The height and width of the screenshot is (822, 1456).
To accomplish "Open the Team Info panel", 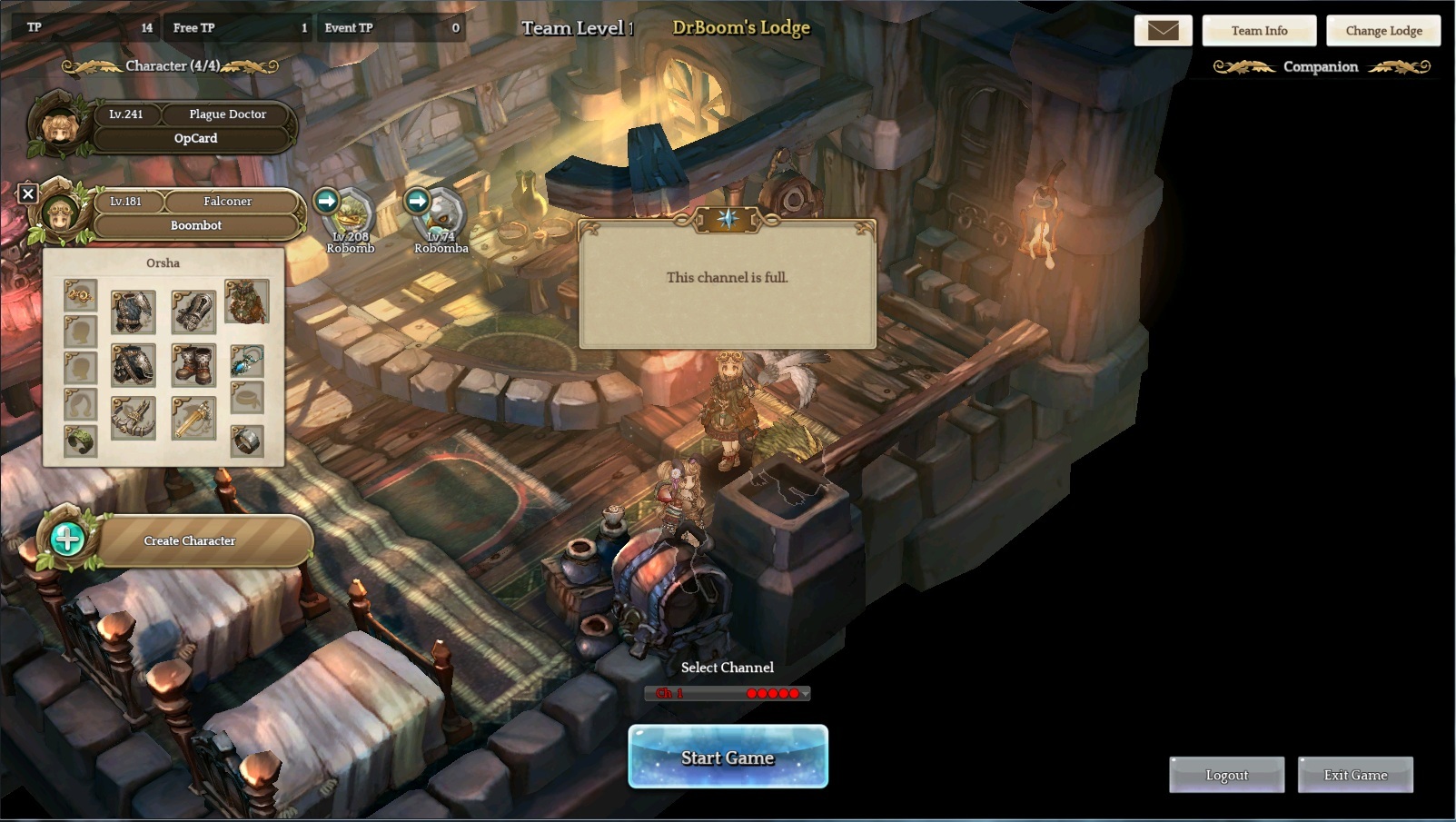I will (x=1259, y=31).
